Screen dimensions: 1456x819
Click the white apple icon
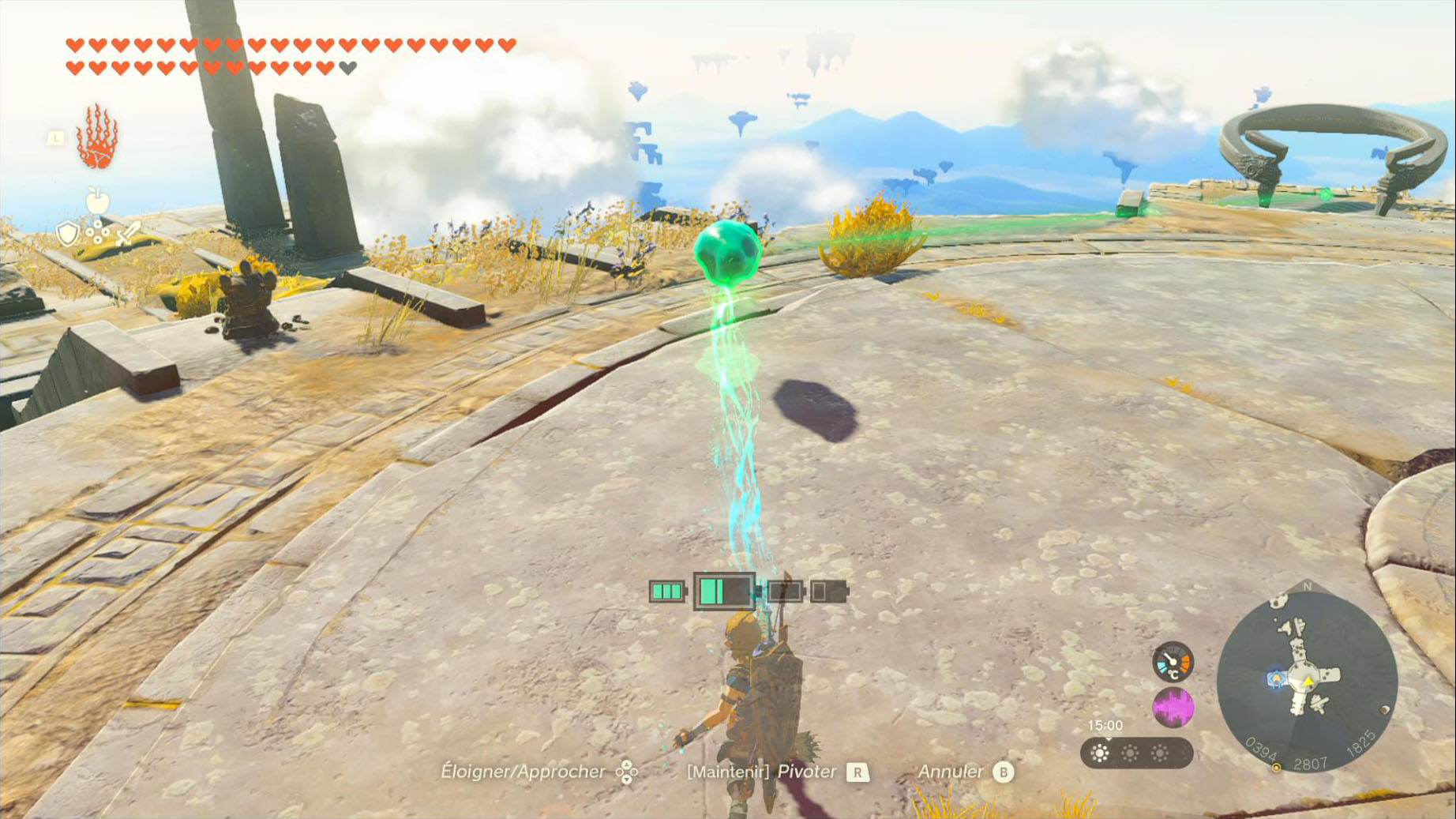(x=98, y=201)
